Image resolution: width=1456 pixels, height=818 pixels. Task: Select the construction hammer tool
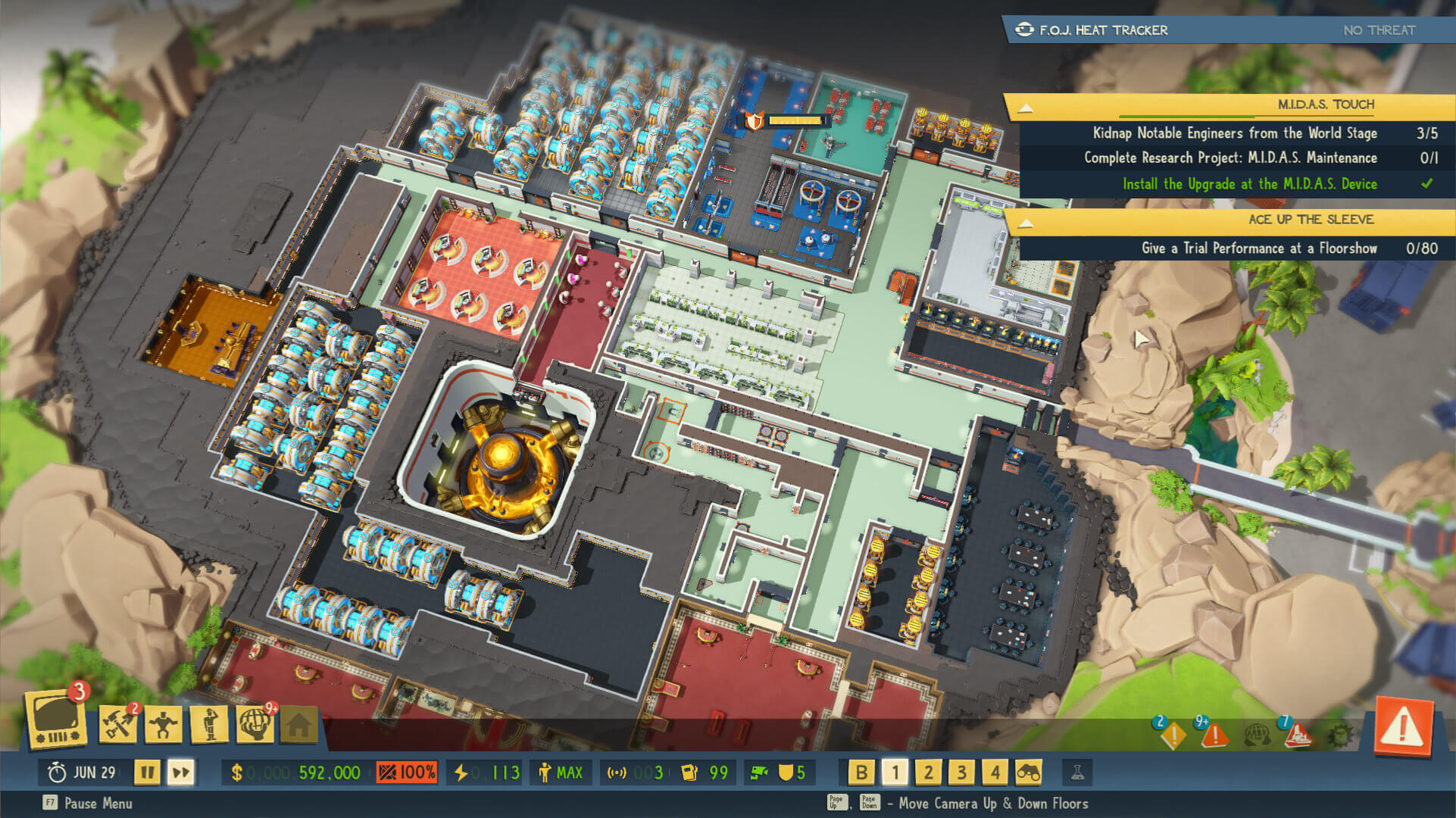pos(117,725)
